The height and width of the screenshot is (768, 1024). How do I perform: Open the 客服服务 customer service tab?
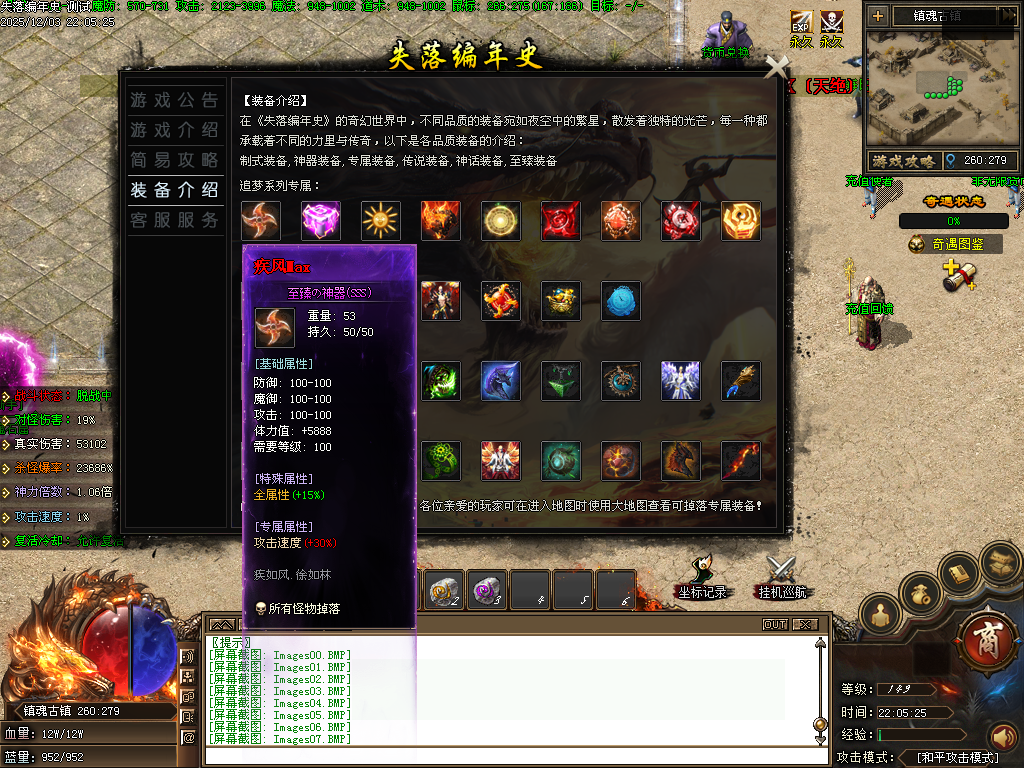pyautogui.click(x=174, y=220)
